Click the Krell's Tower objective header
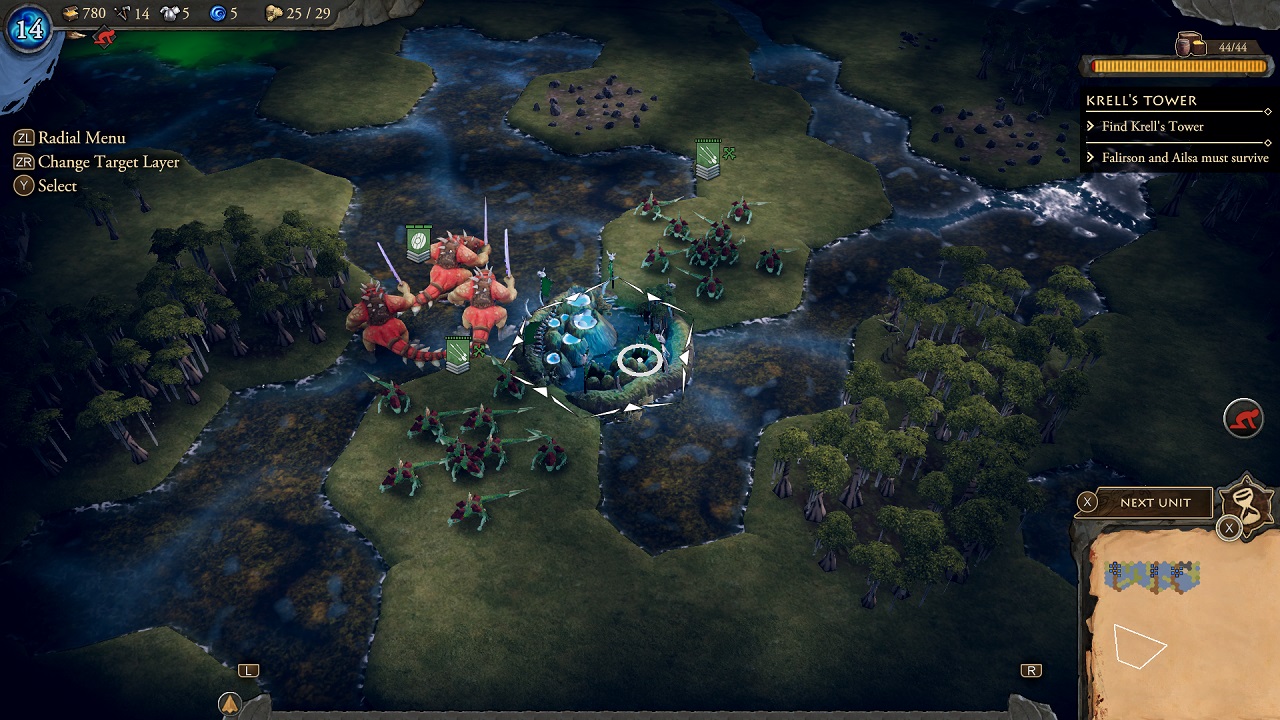 1140,100
